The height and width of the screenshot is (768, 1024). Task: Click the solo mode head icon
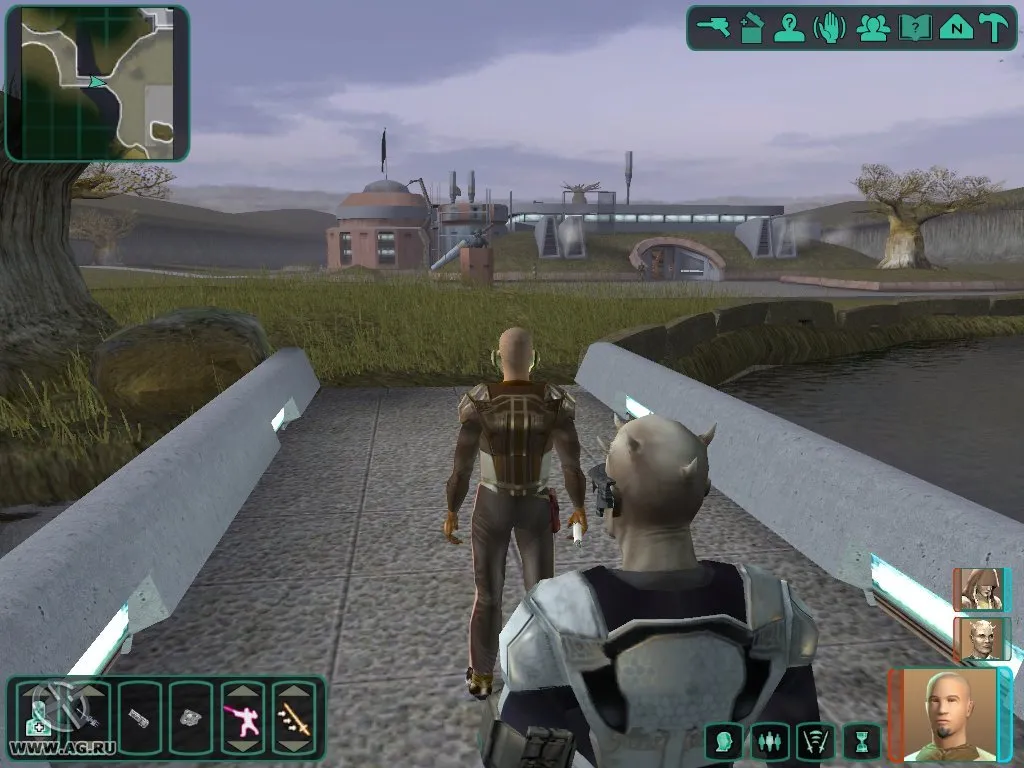pyautogui.click(x=725, y=741)
